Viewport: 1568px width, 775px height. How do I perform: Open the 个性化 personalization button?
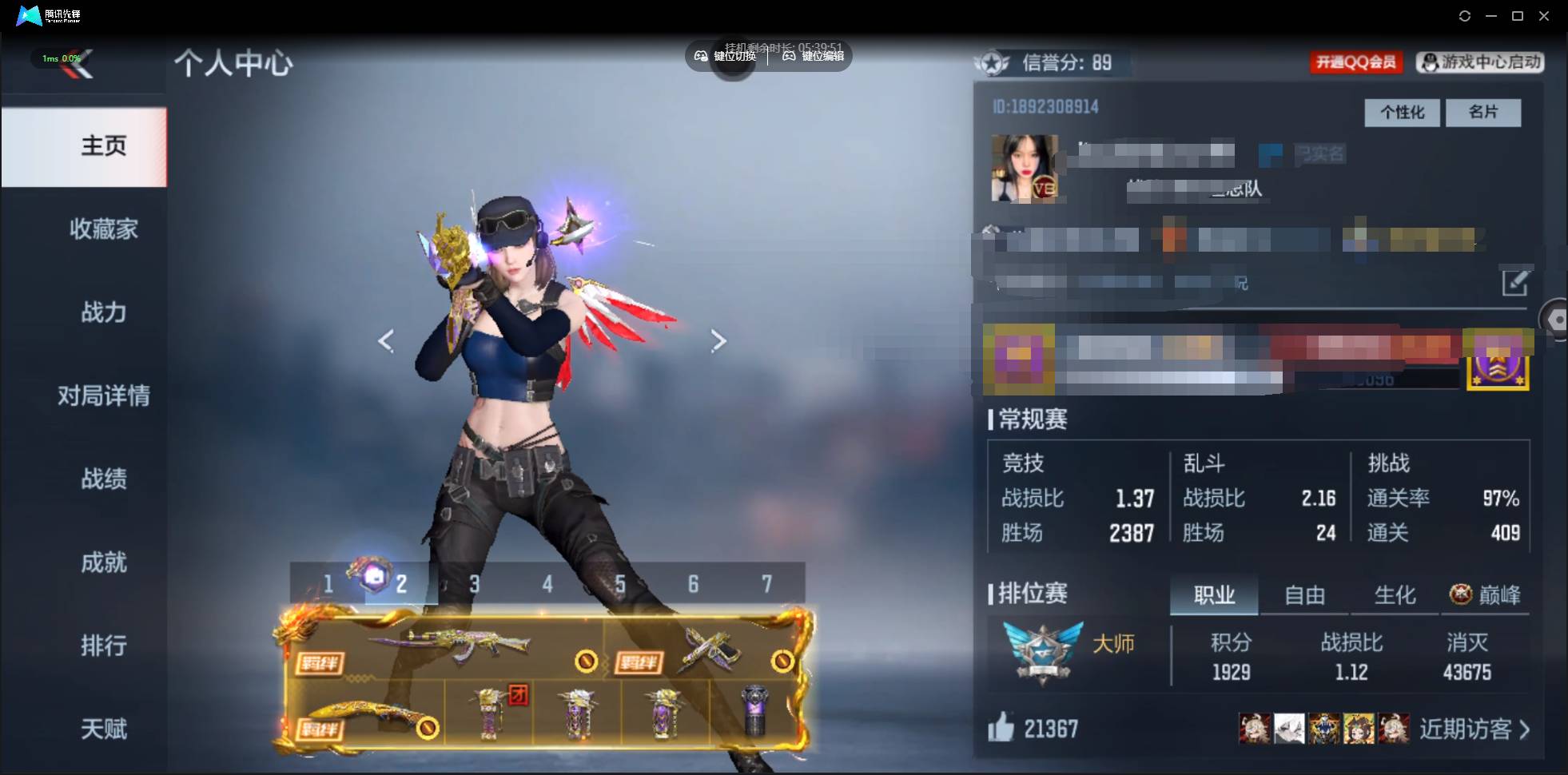1402,113
